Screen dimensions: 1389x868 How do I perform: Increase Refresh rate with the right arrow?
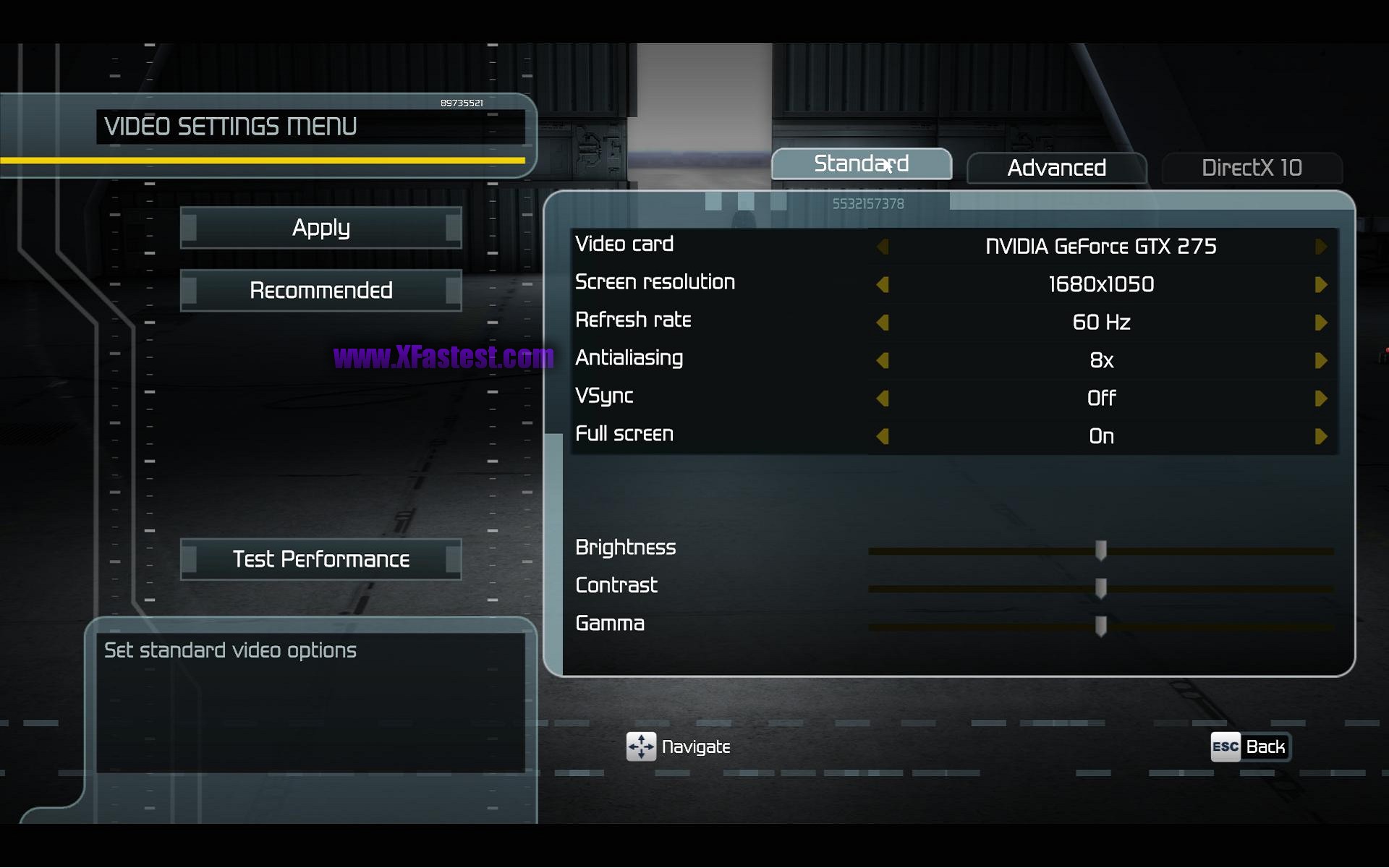[1320, 323]
